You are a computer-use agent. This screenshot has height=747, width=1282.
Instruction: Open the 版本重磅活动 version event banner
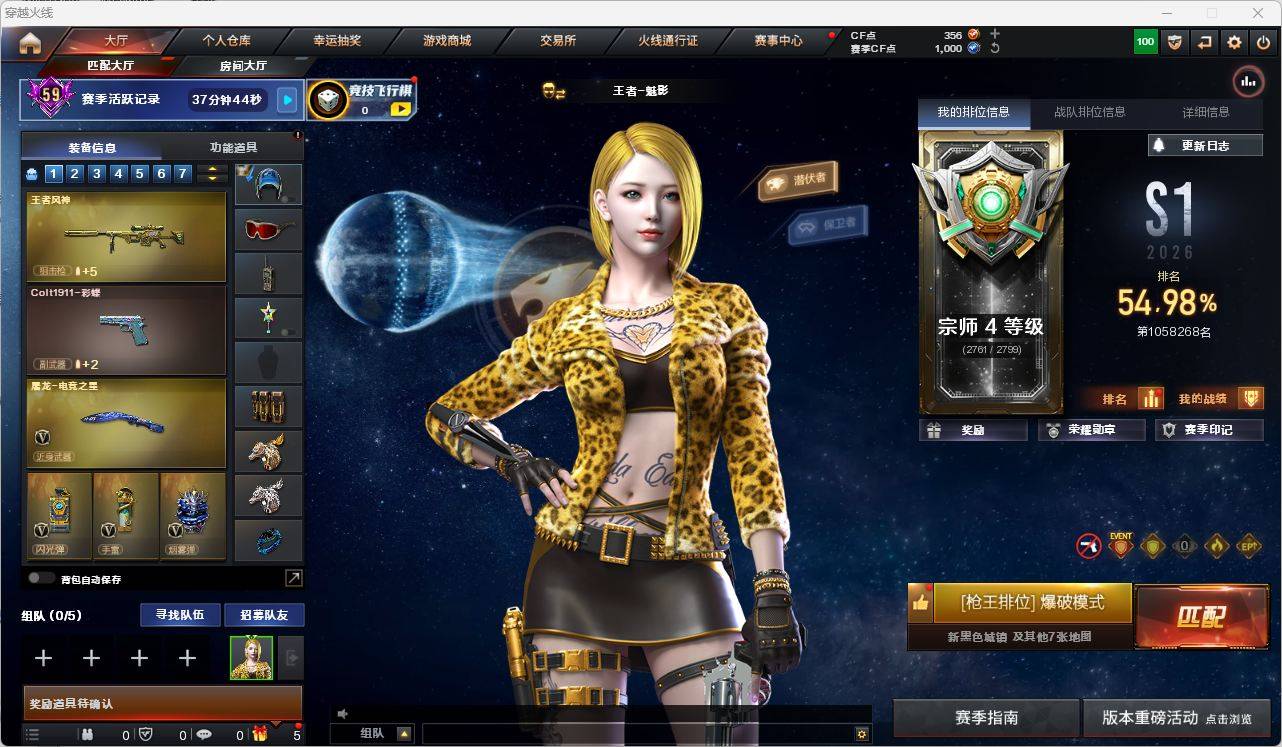coord(1176,718)
